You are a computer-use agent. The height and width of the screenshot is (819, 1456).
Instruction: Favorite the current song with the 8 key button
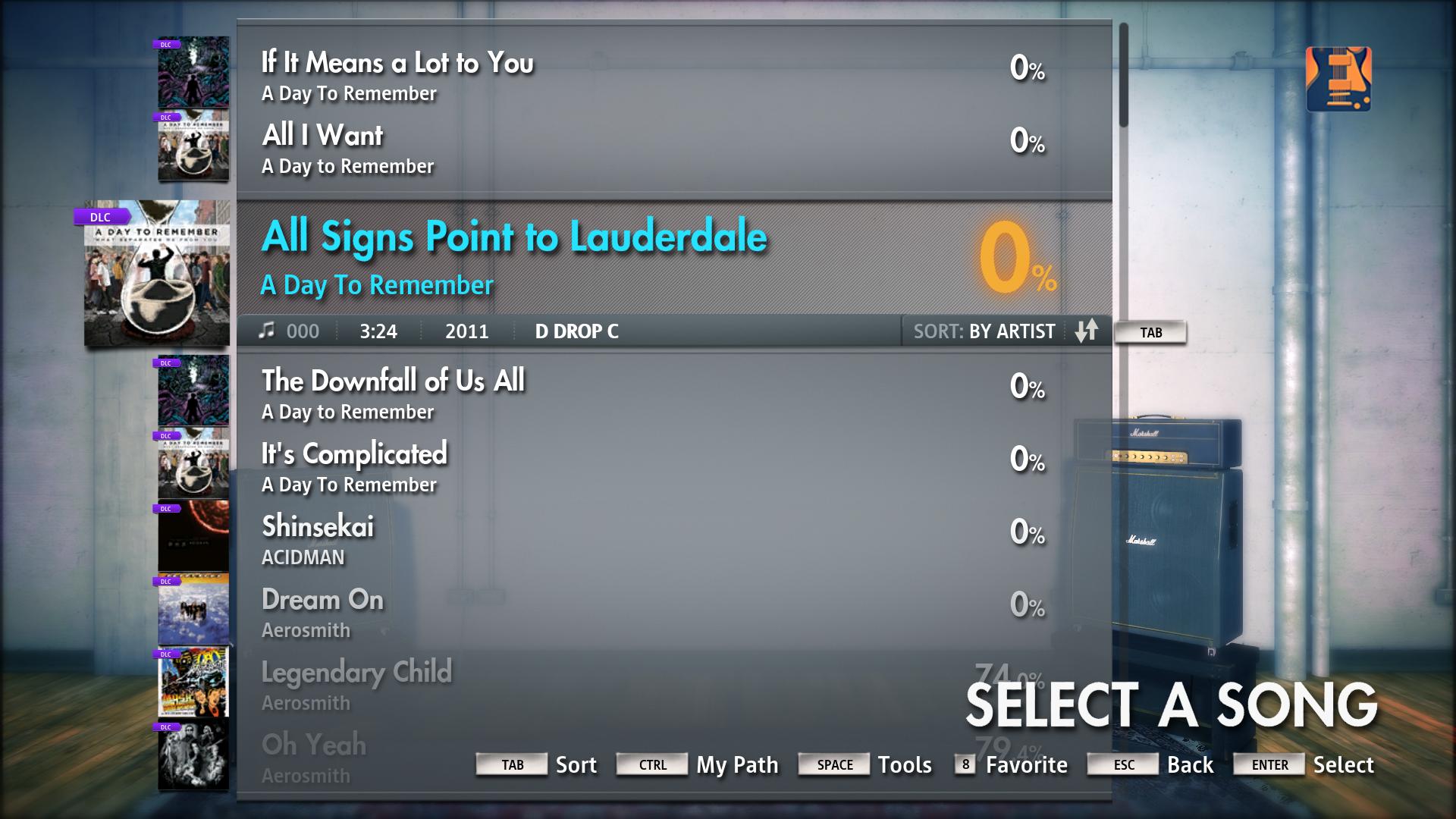(965, 765)
